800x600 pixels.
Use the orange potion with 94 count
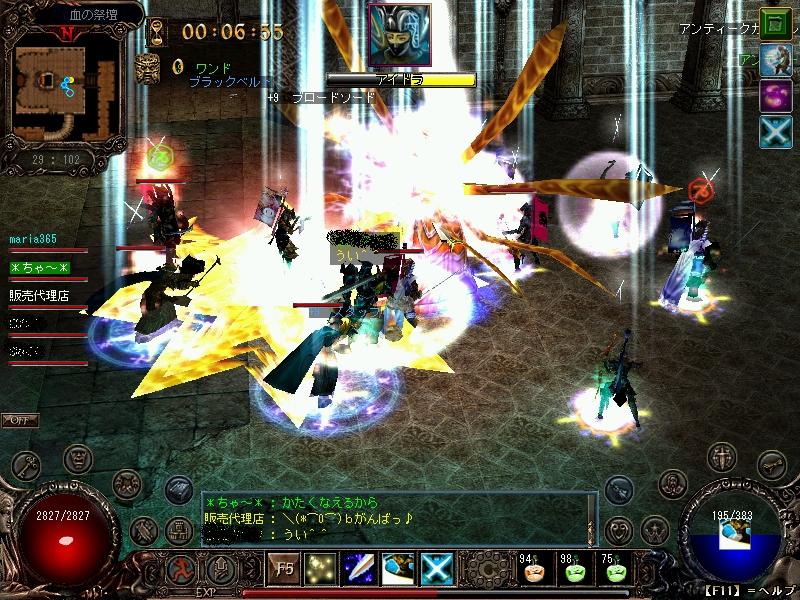coord(532,570)
